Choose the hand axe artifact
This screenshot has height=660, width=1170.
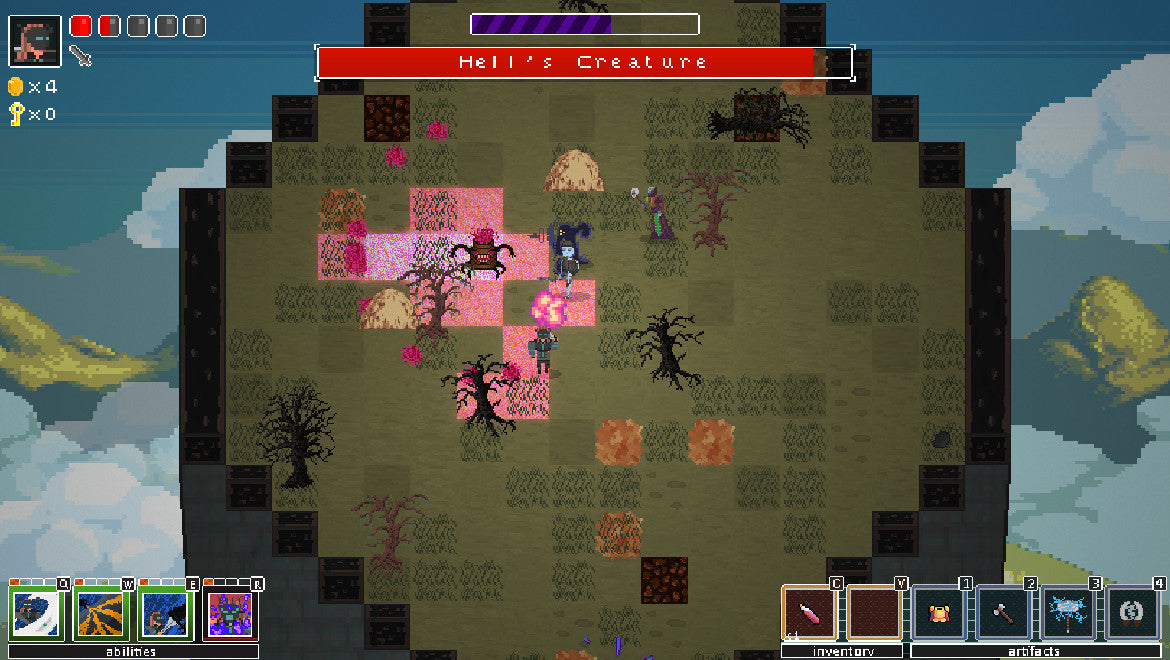pyautogui.click(x=1003, y=613)
